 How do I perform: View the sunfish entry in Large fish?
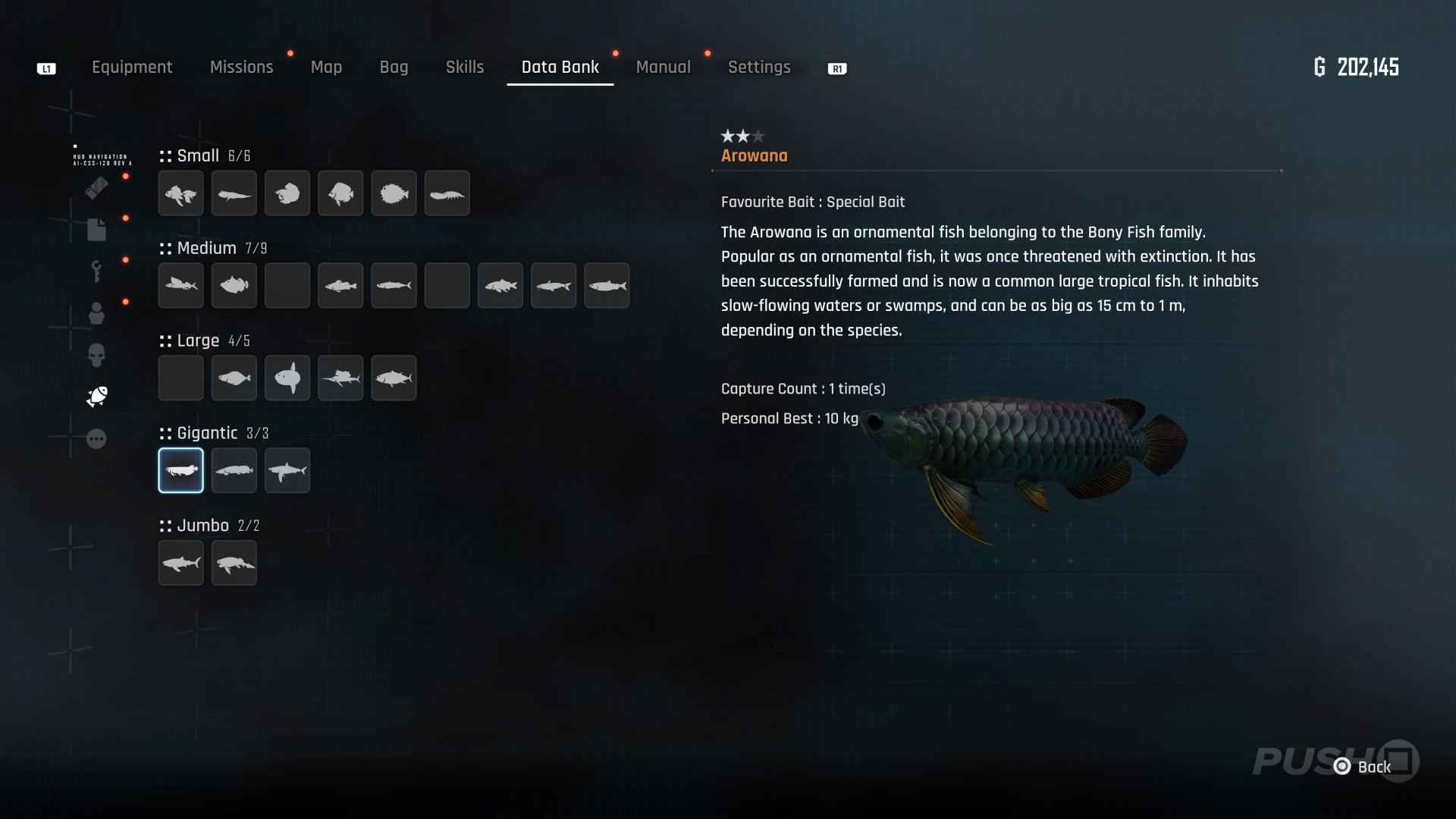click(x=287, y=378)
